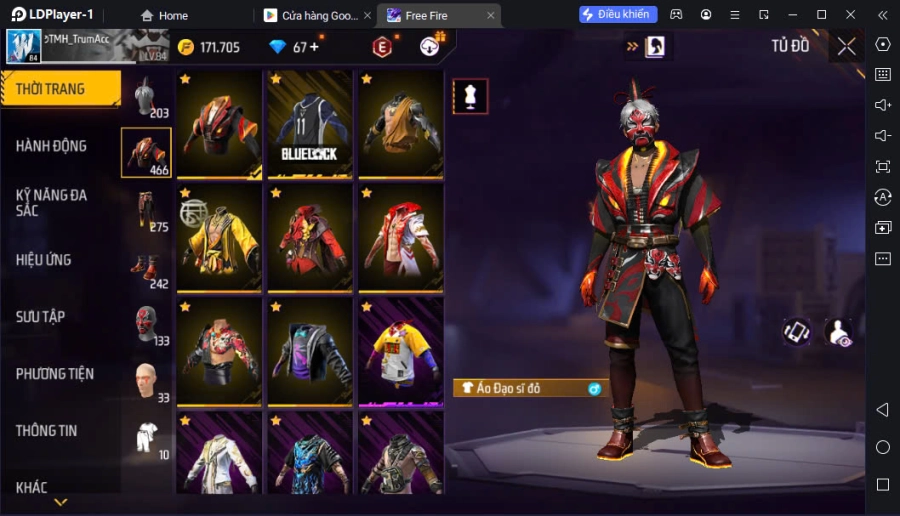Viewport: 900px width, 516px height.
Task: Select the HIỆU ỨNG category
Action: coord(44,260)
